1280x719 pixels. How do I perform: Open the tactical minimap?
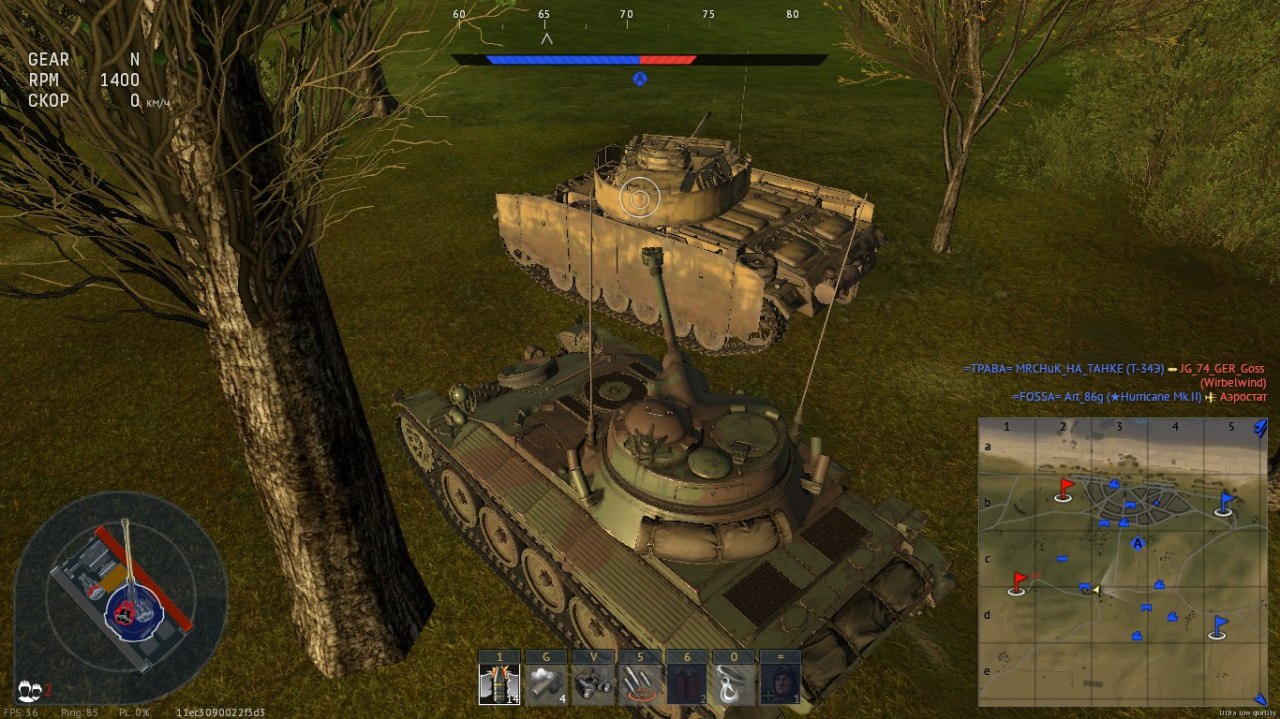1122,562
